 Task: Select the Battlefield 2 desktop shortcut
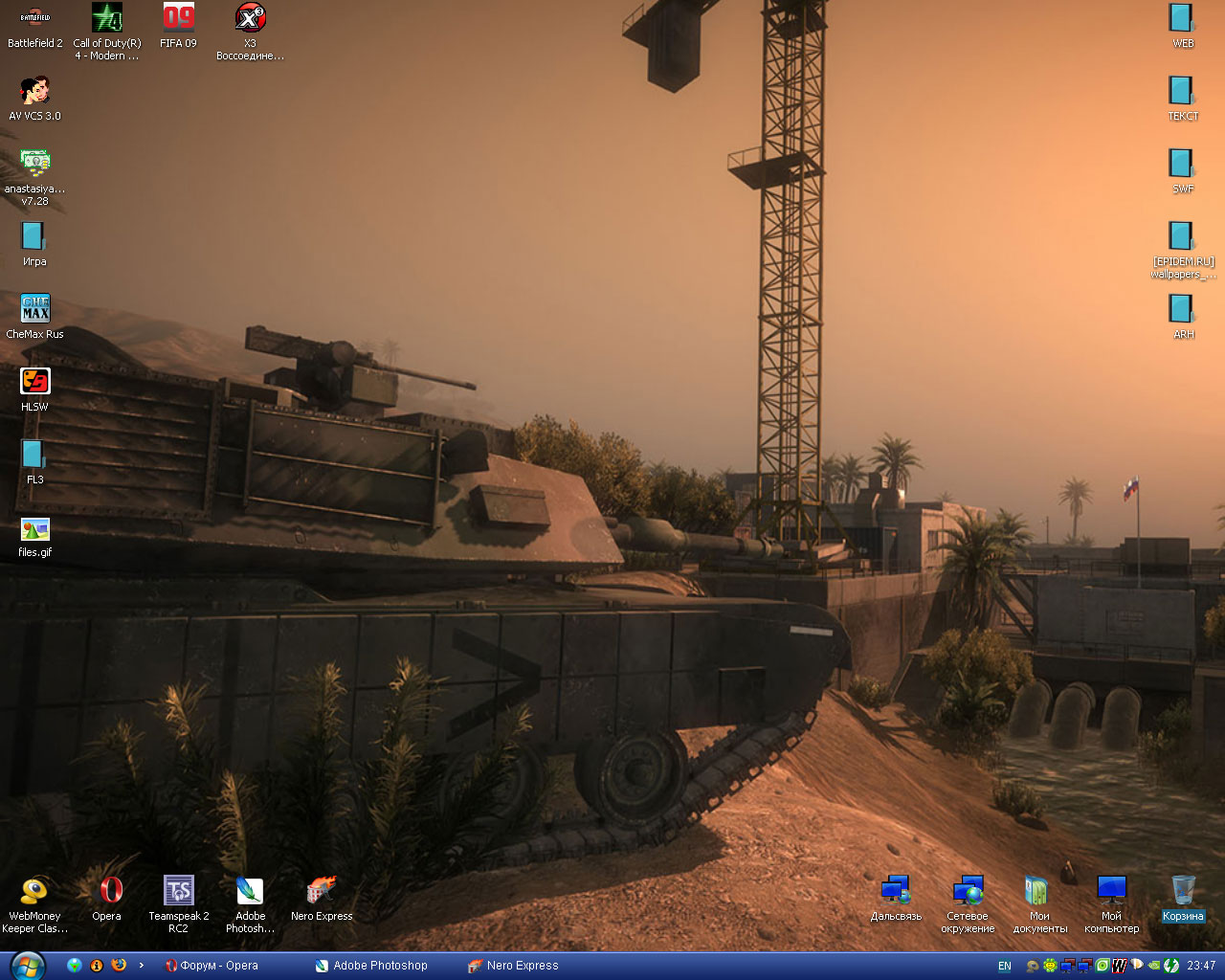click(35, 21)
